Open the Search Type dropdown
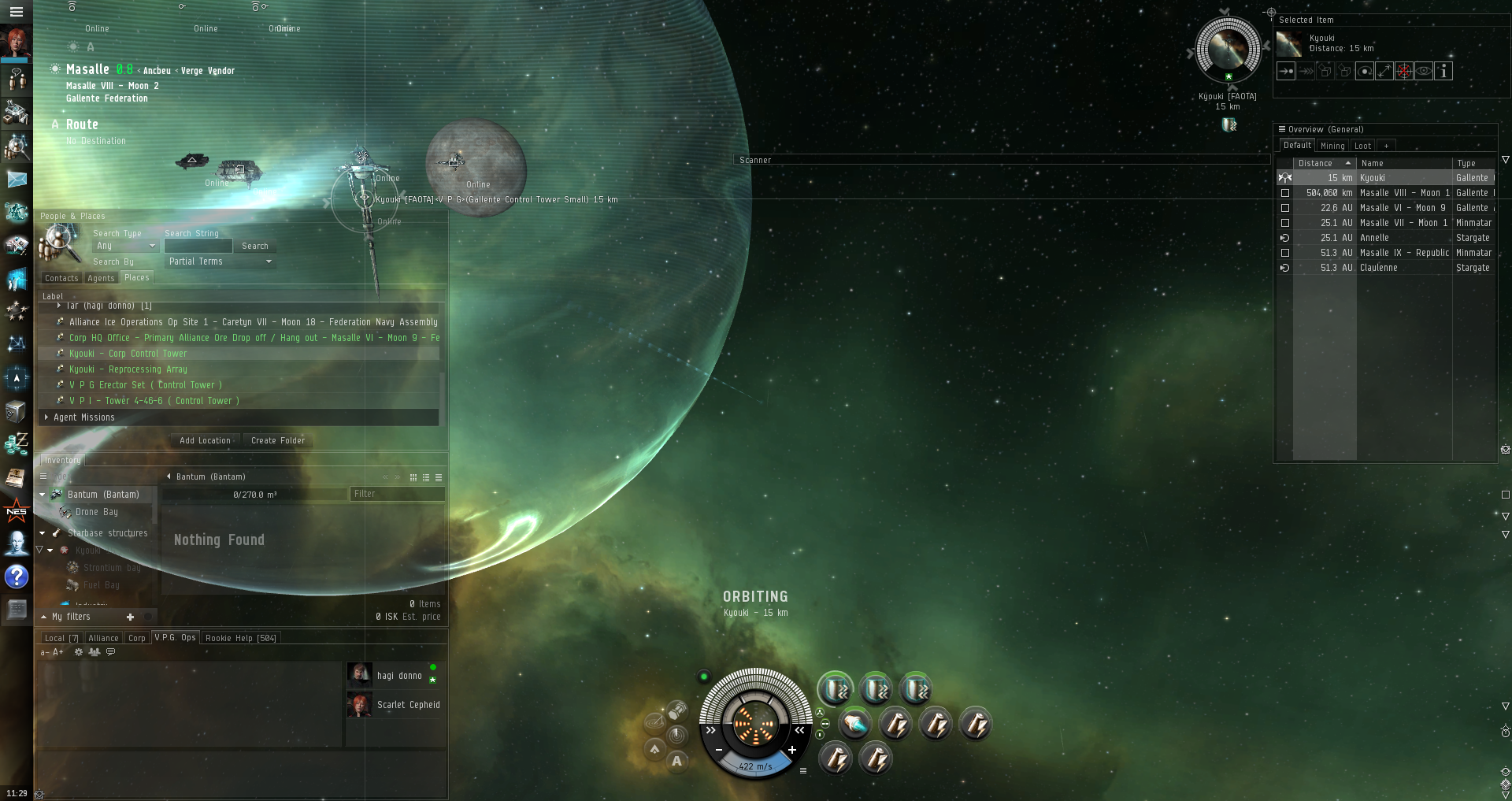 click(x=126, y=247)
